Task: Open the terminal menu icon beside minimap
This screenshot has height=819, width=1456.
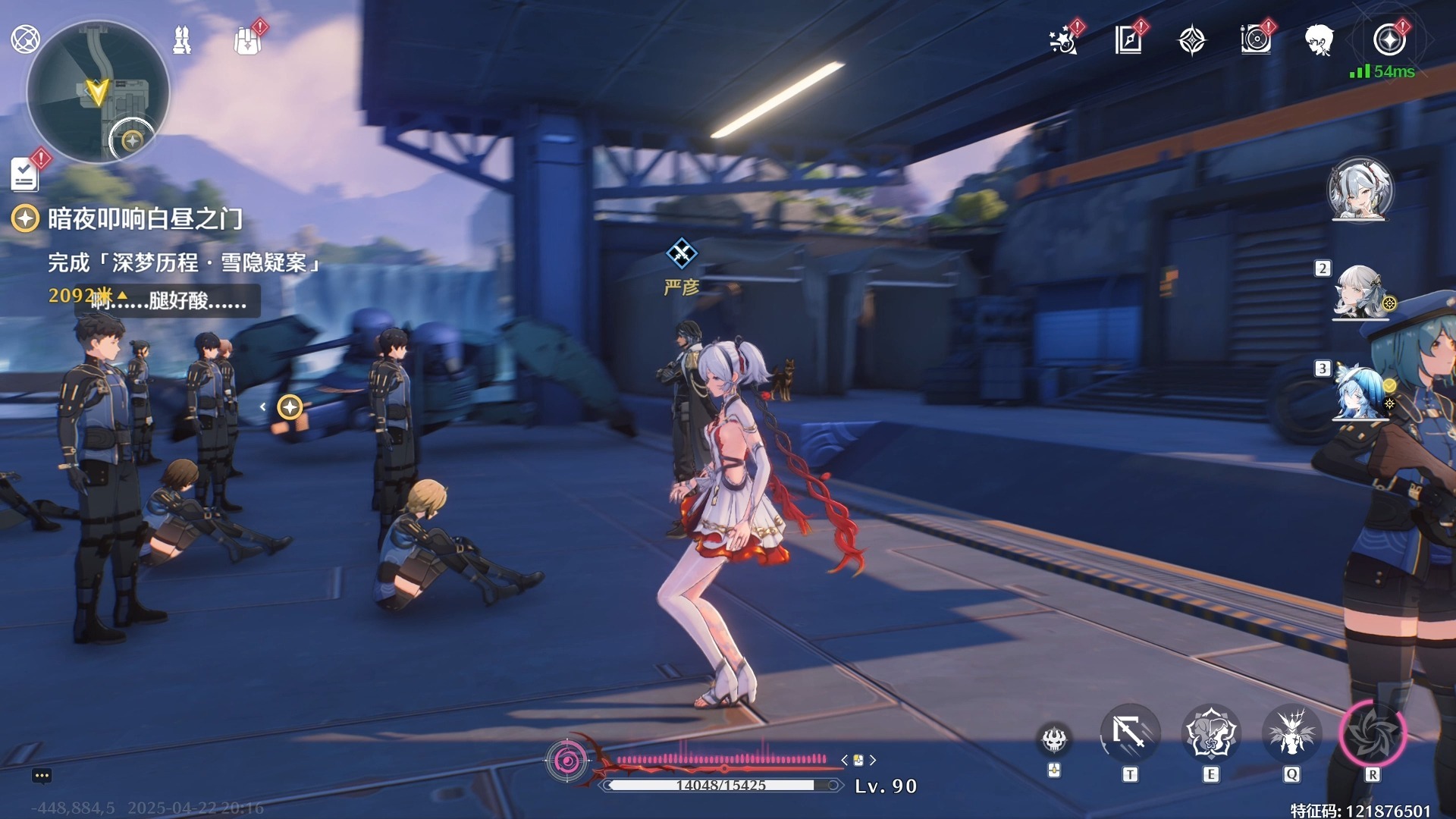Action: pos(25,39)
